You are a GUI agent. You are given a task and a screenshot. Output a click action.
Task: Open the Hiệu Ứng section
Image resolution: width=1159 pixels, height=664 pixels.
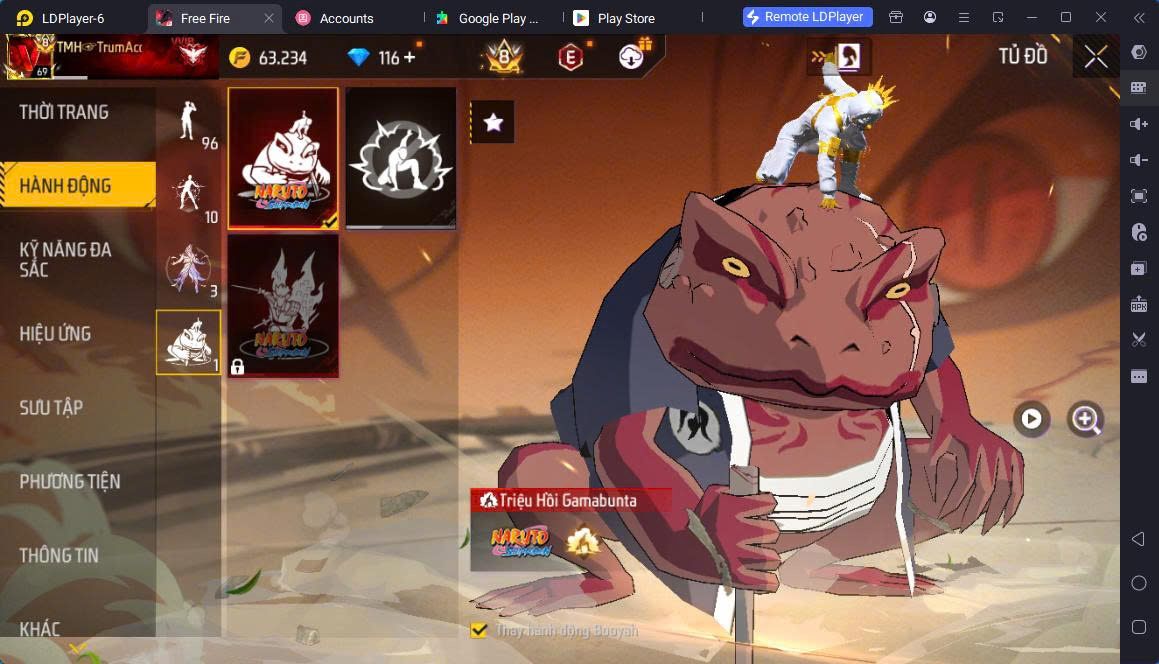[56, 334]
